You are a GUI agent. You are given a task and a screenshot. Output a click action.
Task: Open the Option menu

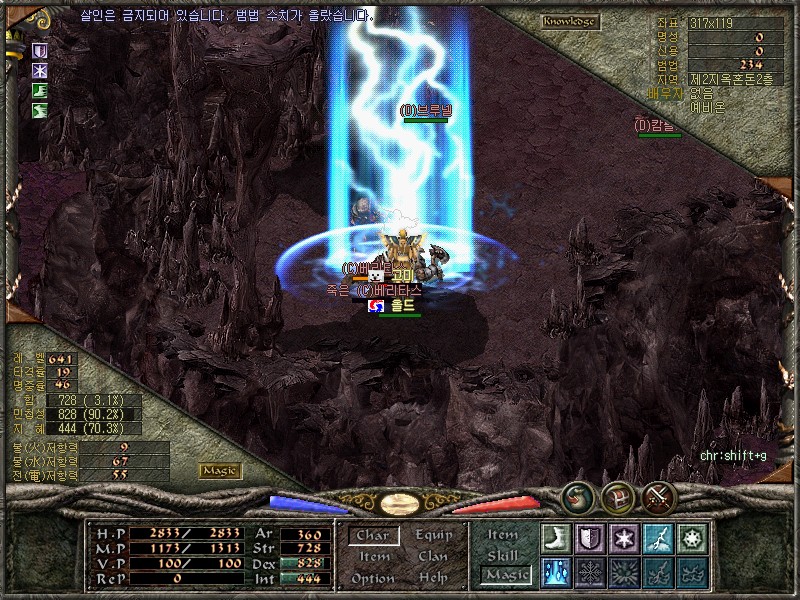click(373, 578)
